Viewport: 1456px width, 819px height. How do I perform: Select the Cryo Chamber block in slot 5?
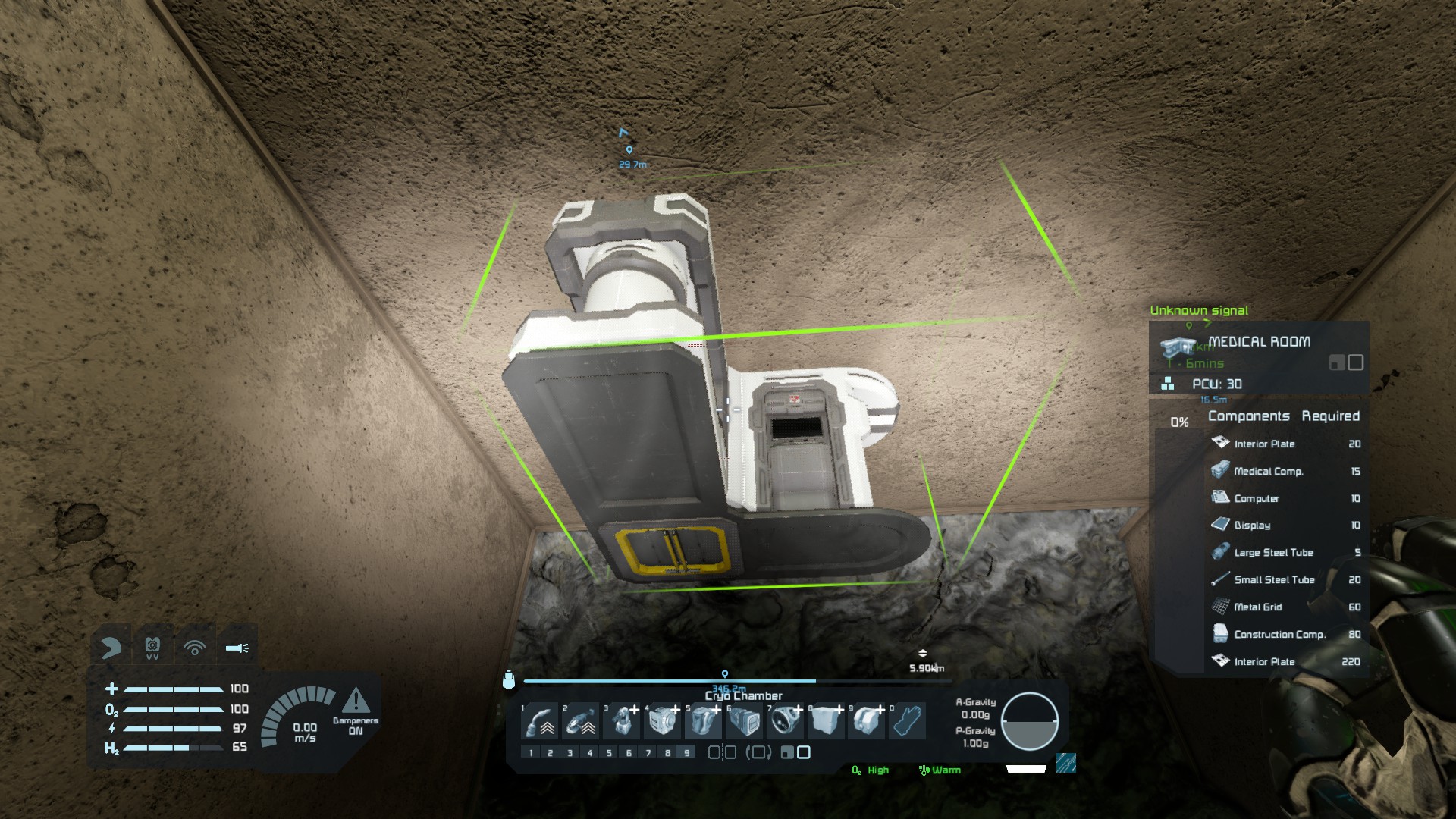[x=704, y=721]
